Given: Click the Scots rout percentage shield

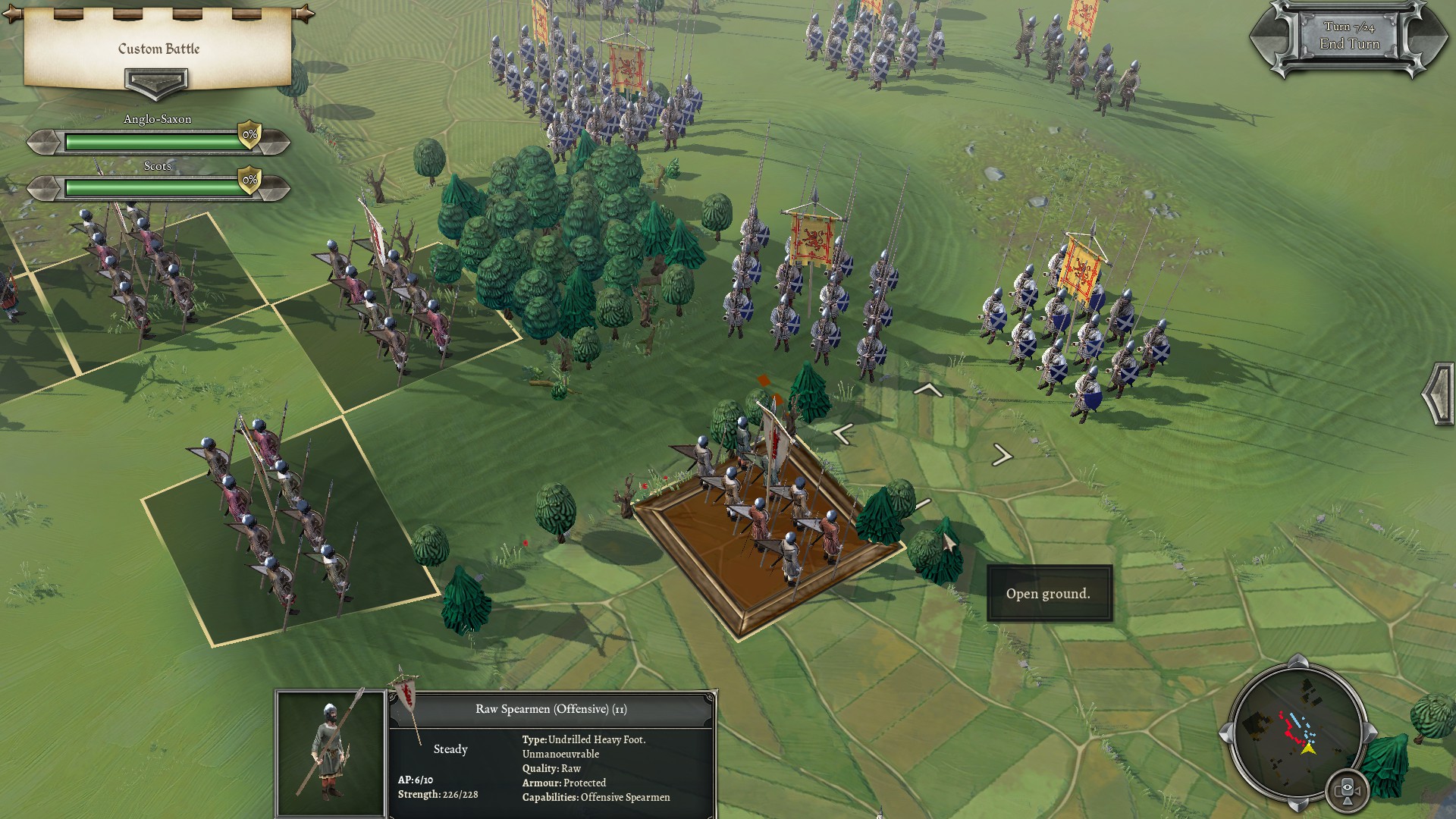Looking at the screenshot, I should (x=249, y=180).
